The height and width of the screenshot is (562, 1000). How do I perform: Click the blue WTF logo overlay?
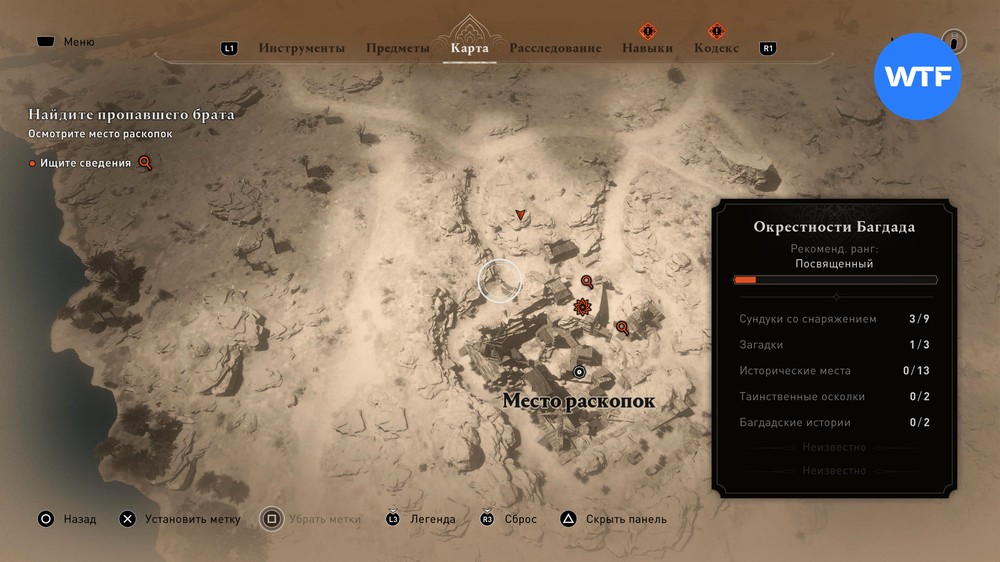coord(917,77)
